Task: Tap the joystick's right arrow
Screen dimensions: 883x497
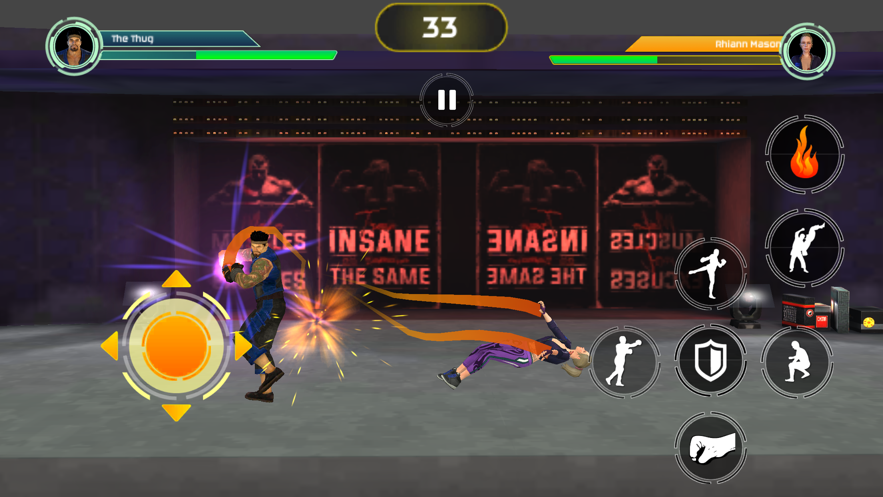Action: (x=243, y=346)
